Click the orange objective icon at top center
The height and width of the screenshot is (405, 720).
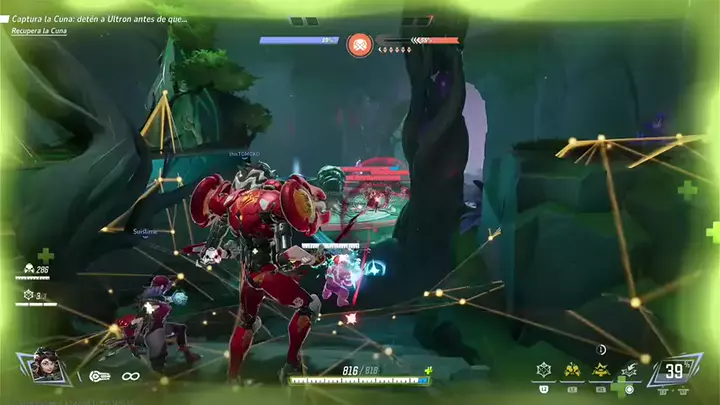(358, 44)
